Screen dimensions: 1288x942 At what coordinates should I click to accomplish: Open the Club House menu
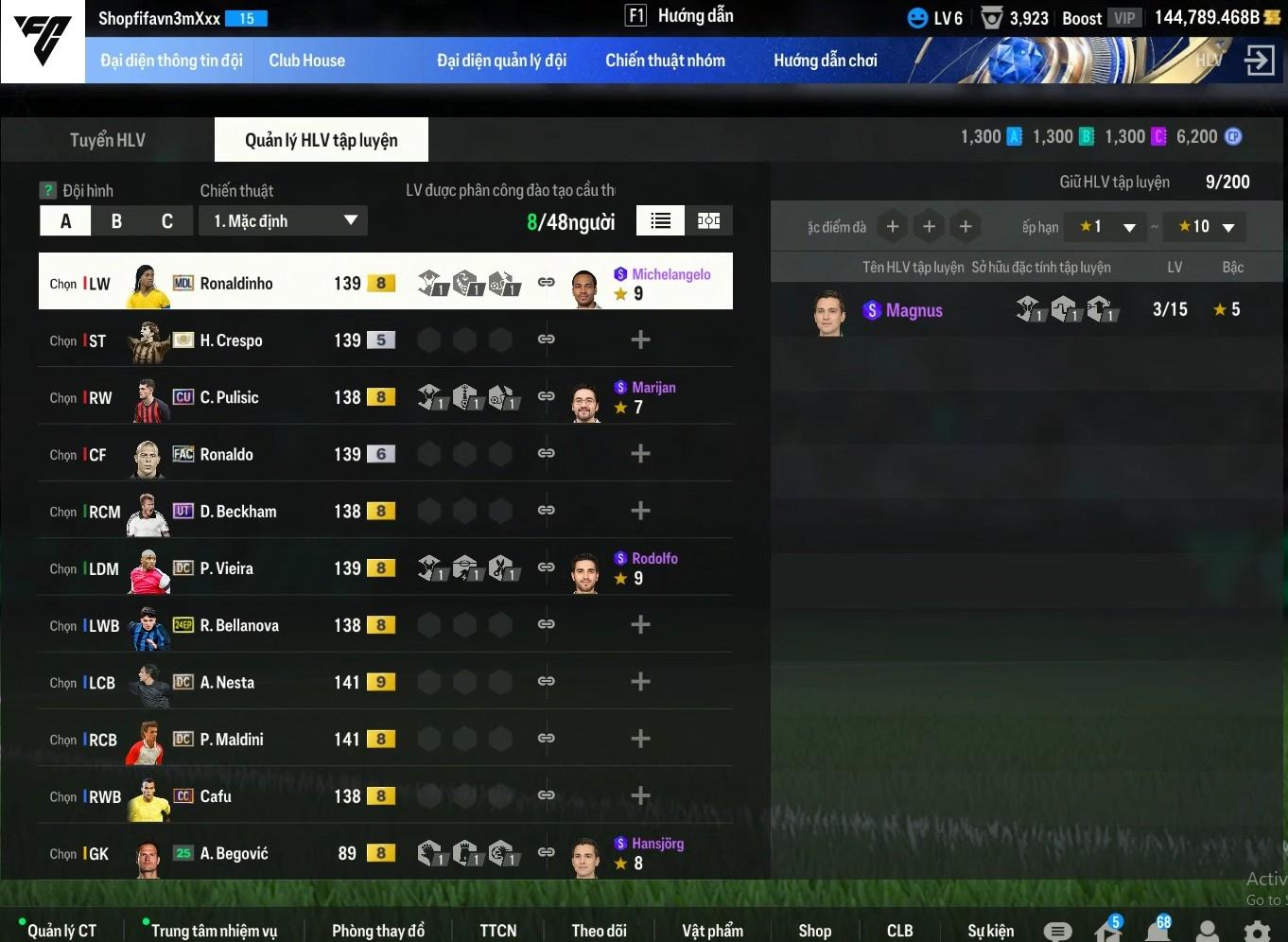coord(306,61)
